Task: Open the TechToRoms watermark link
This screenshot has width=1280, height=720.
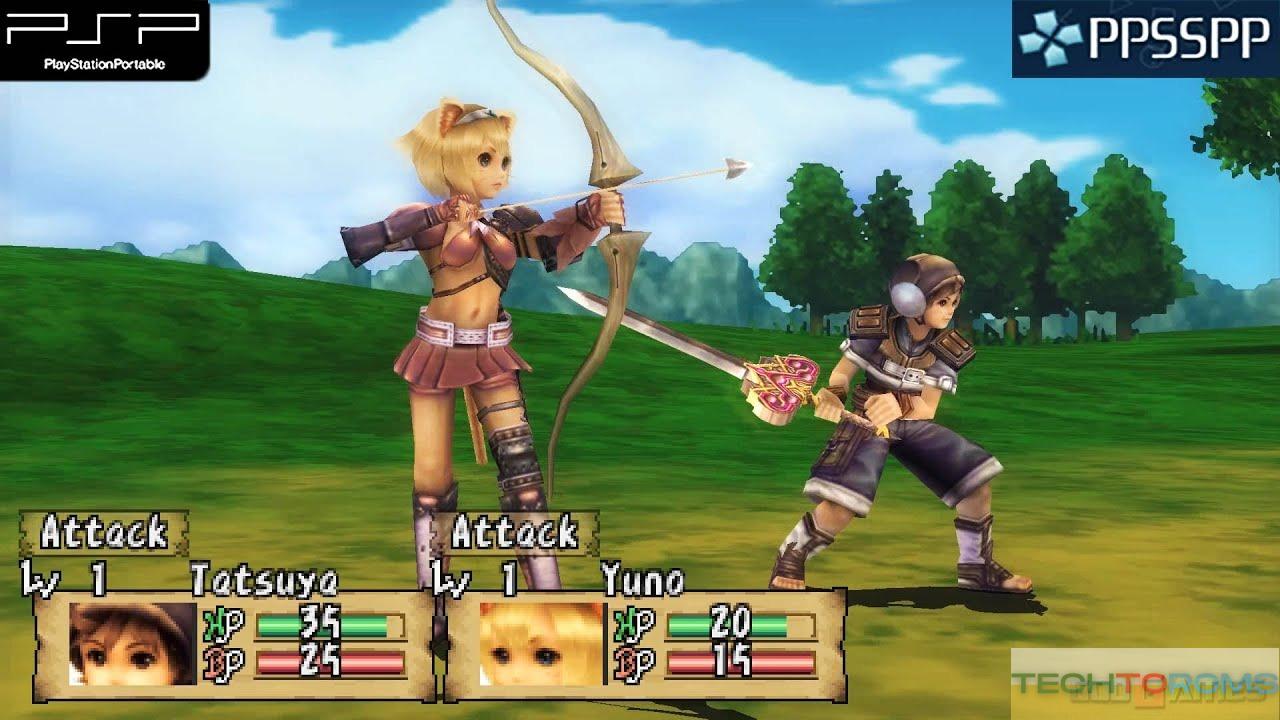Action: 1144,683
